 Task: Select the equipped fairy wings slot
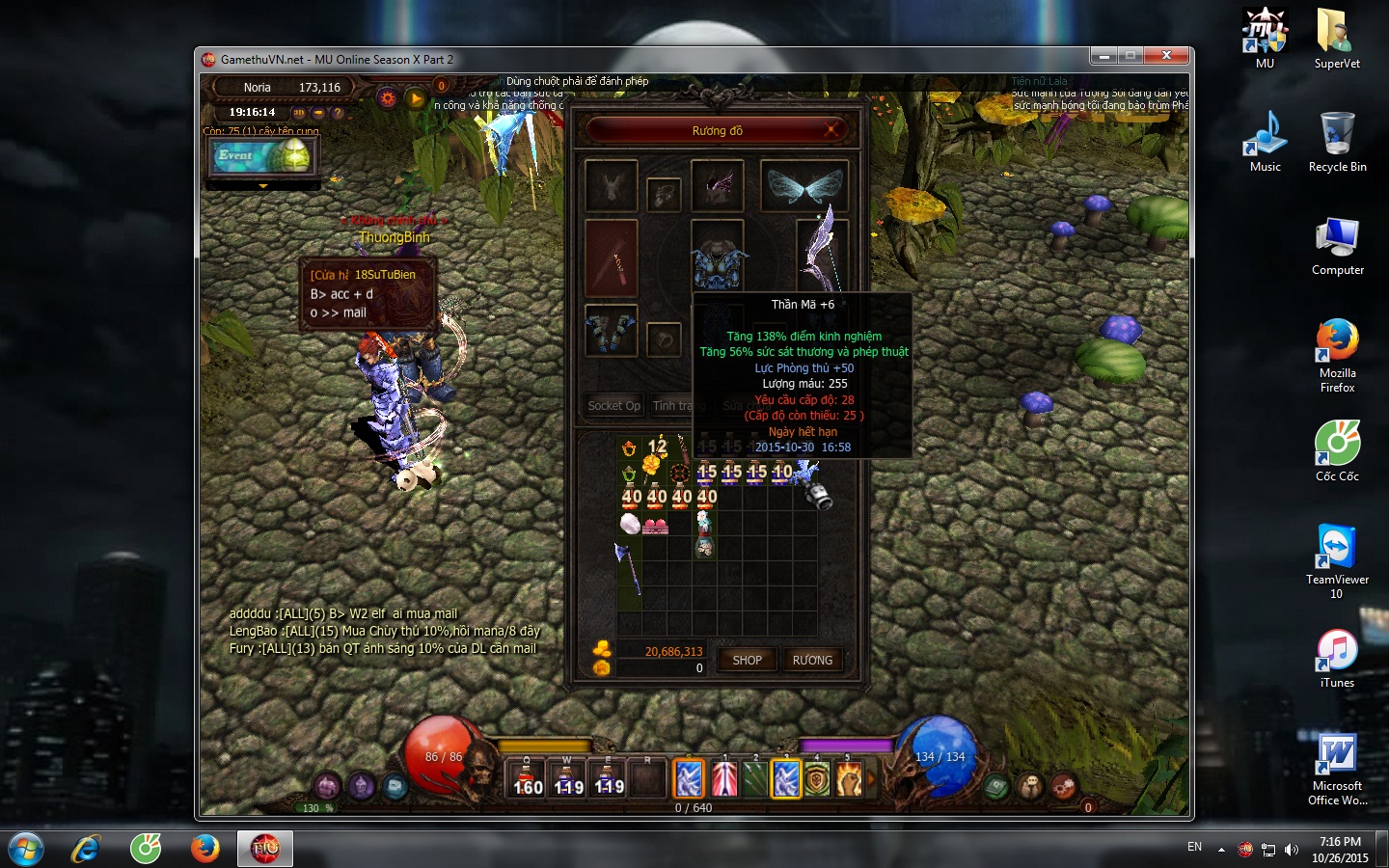tap(803, 186)
